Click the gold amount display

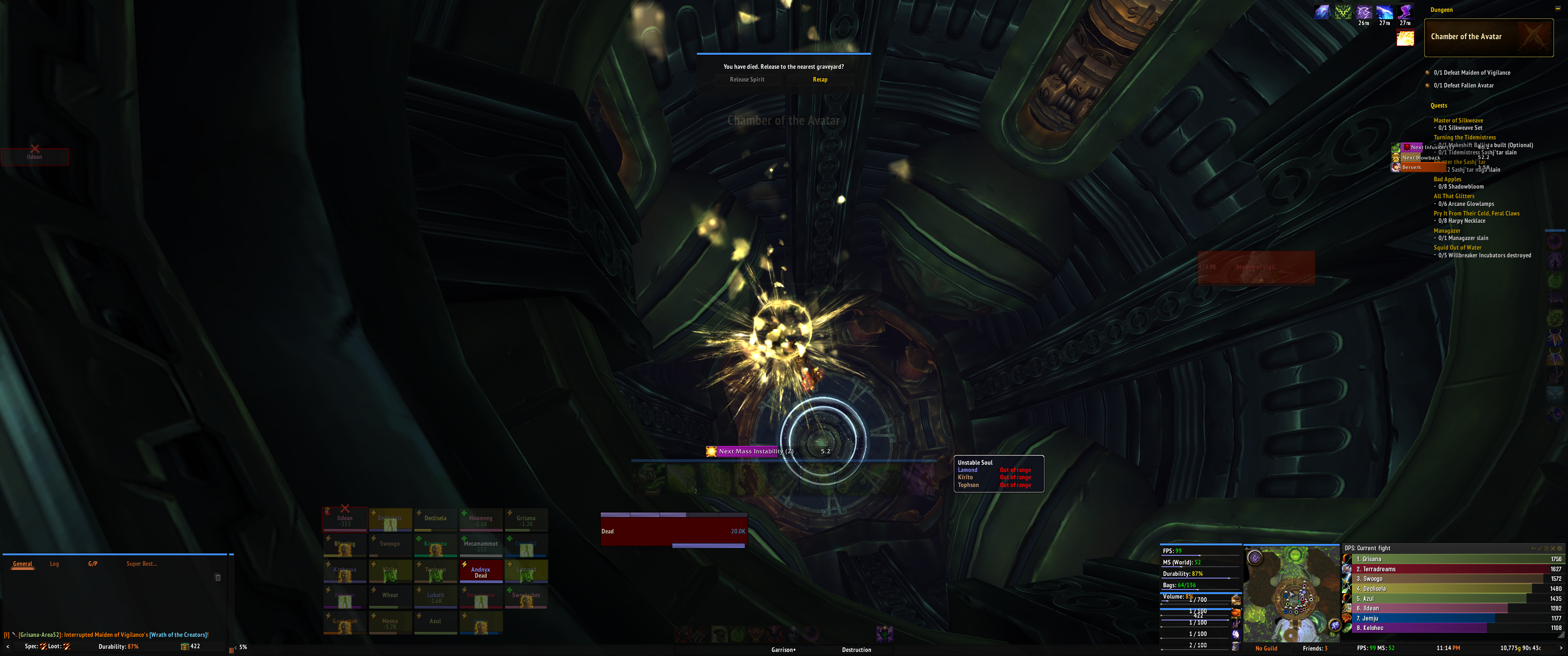1520,649
